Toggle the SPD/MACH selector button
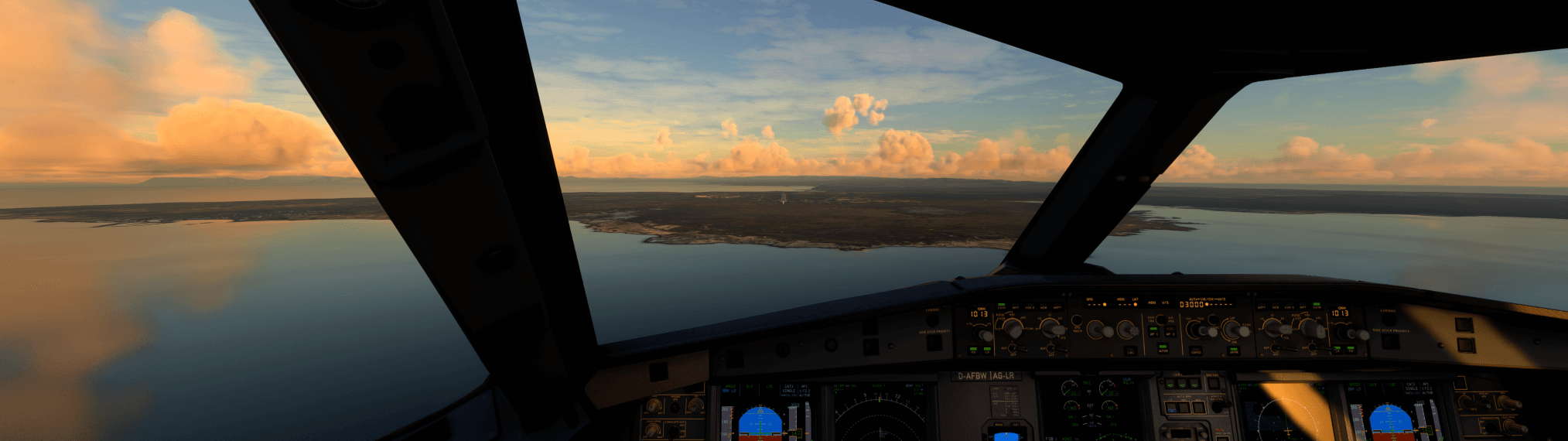1568x441 pixels. click(x=1077, y=319)
